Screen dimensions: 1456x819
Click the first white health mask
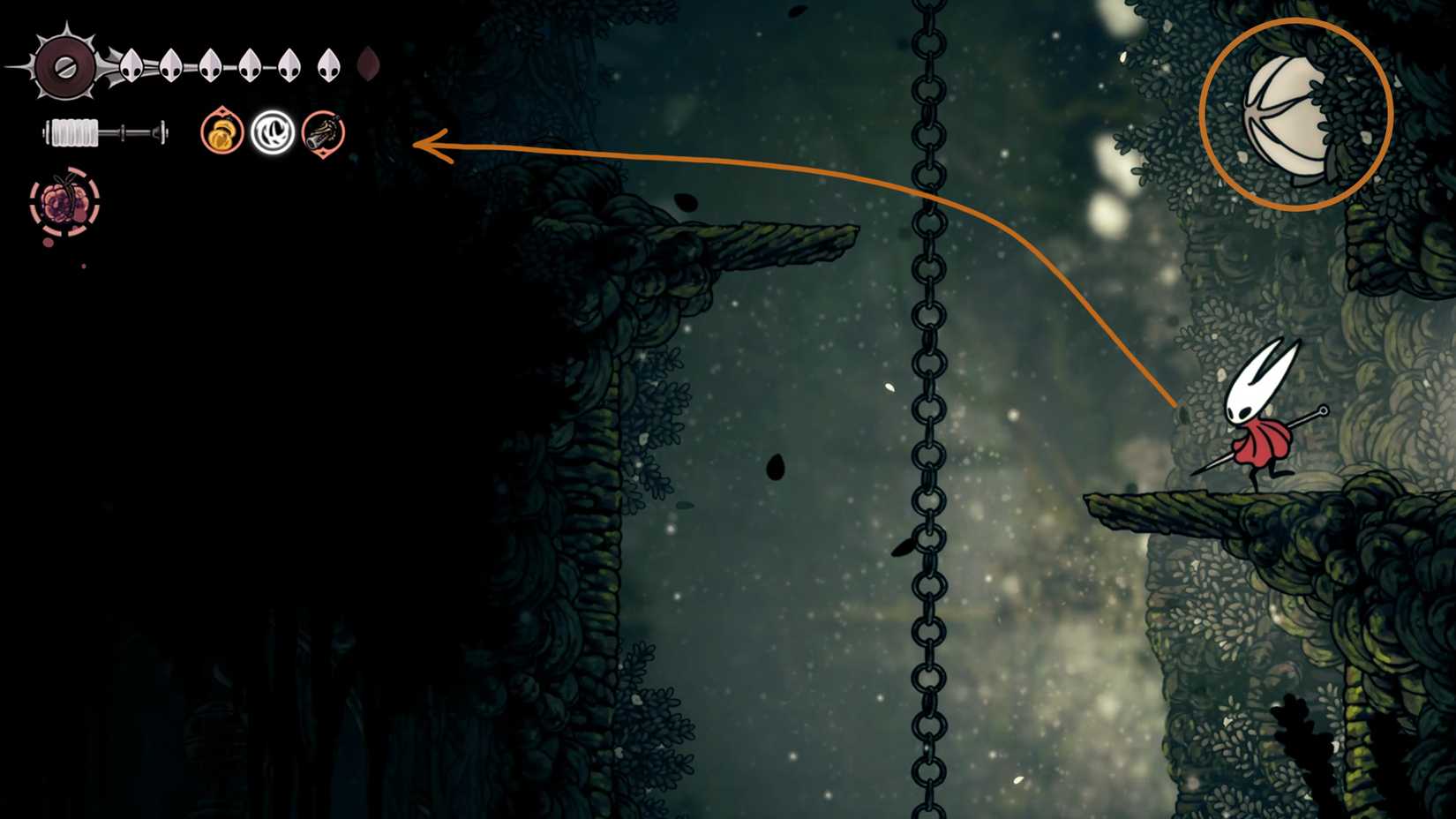pyautogui.click(x=130, y=64)
